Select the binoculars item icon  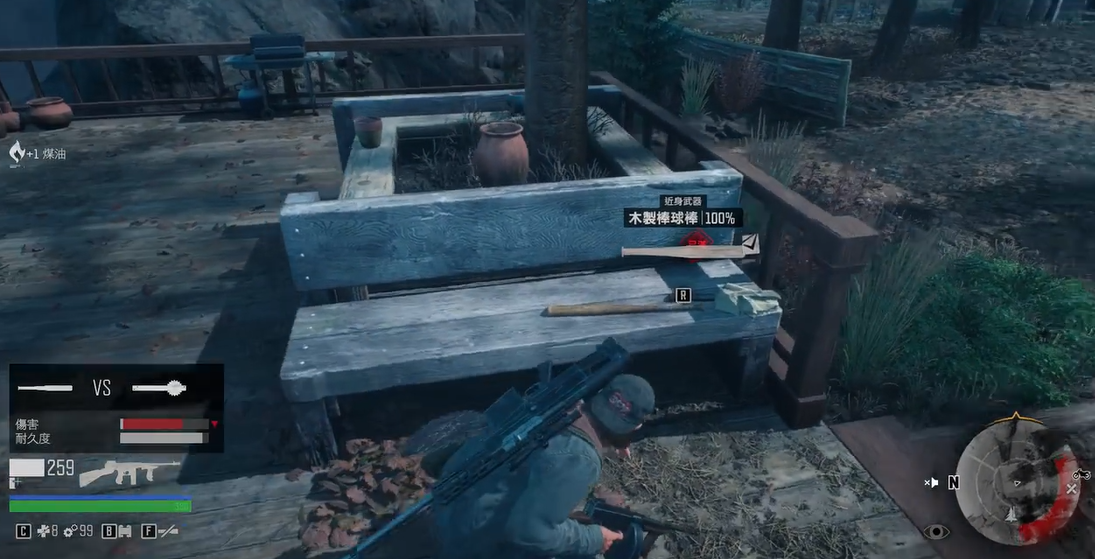pos(124,532)
